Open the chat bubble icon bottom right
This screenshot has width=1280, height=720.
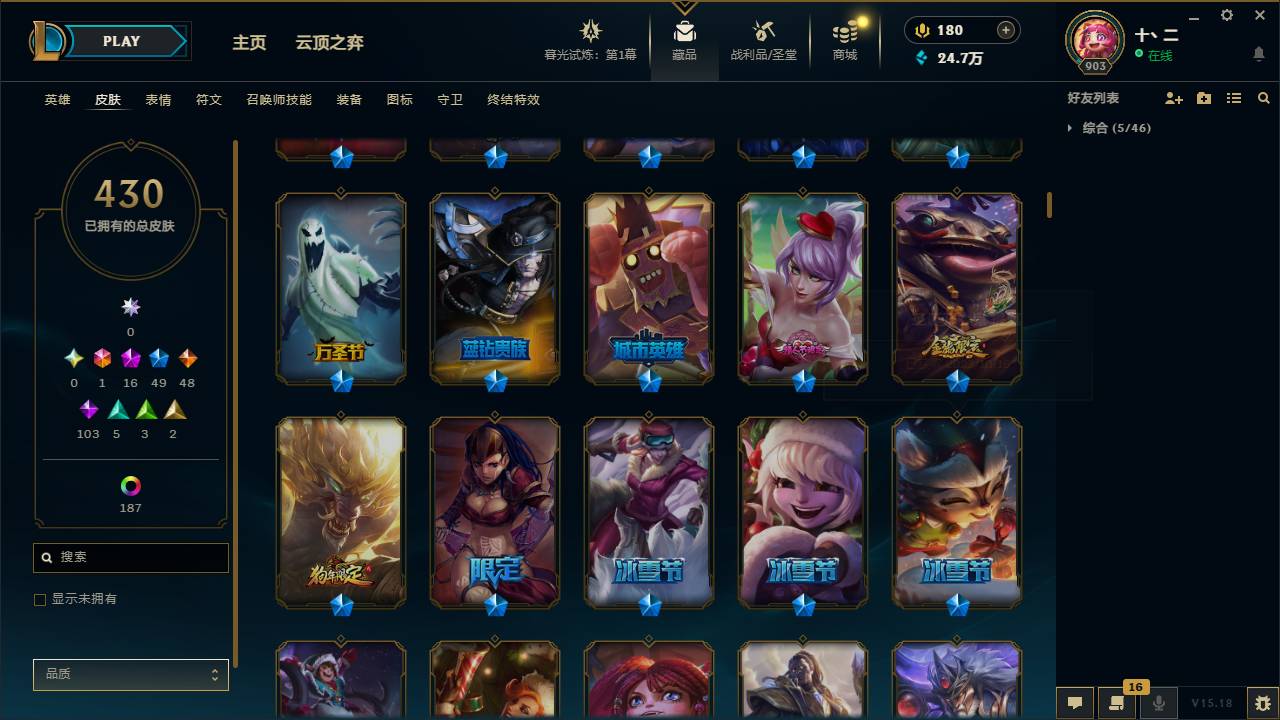pos(1074,703)
